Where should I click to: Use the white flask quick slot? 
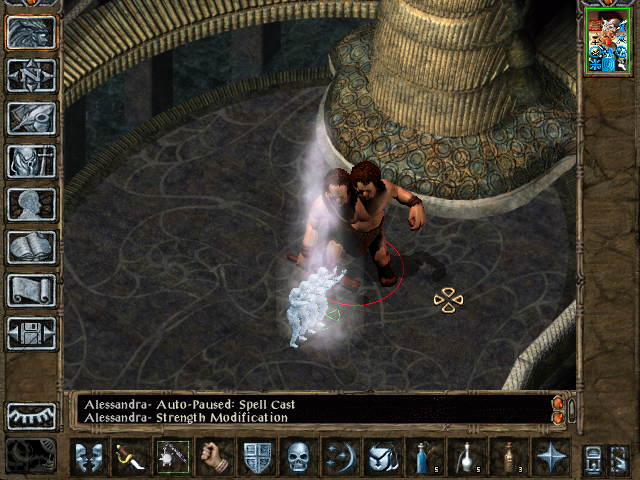coord(466,457)
